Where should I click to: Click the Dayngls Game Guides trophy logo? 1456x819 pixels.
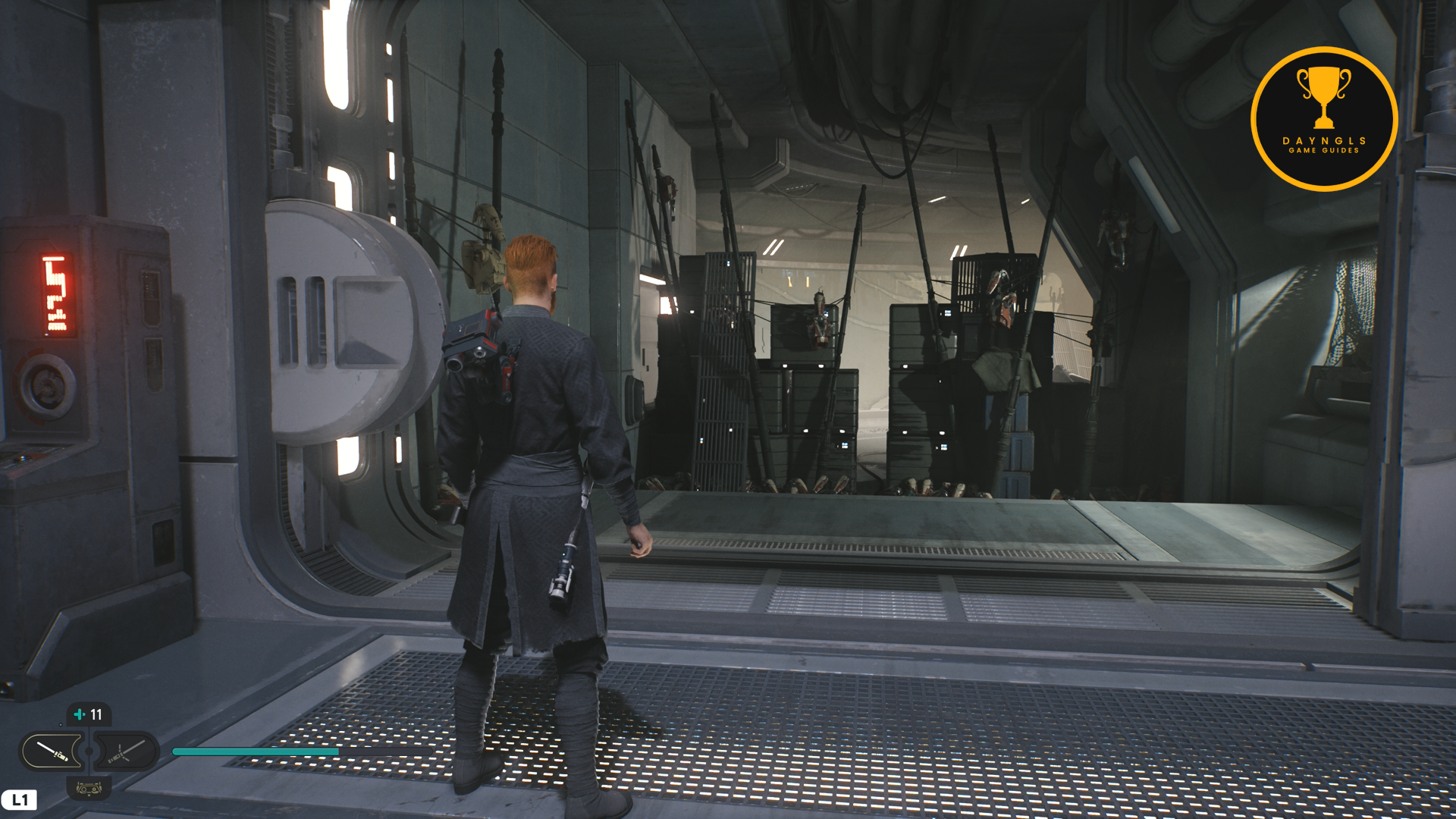click(x=1323, y=119)
